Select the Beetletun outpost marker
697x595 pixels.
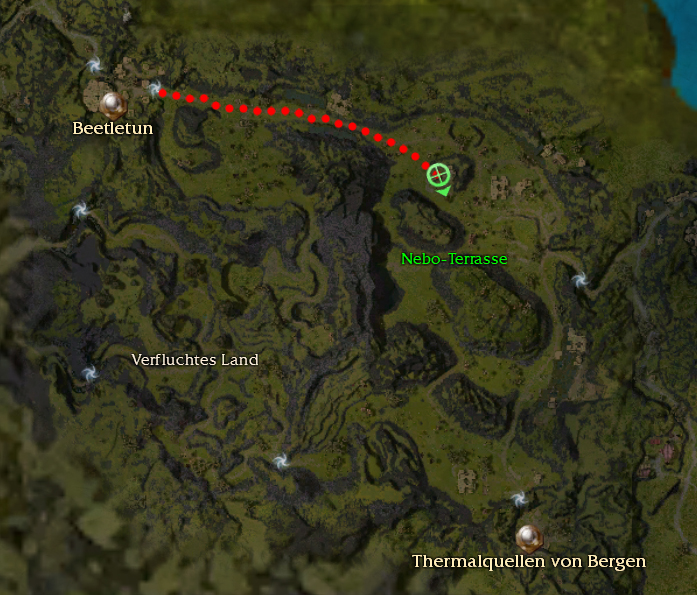[x=111, y=100]
